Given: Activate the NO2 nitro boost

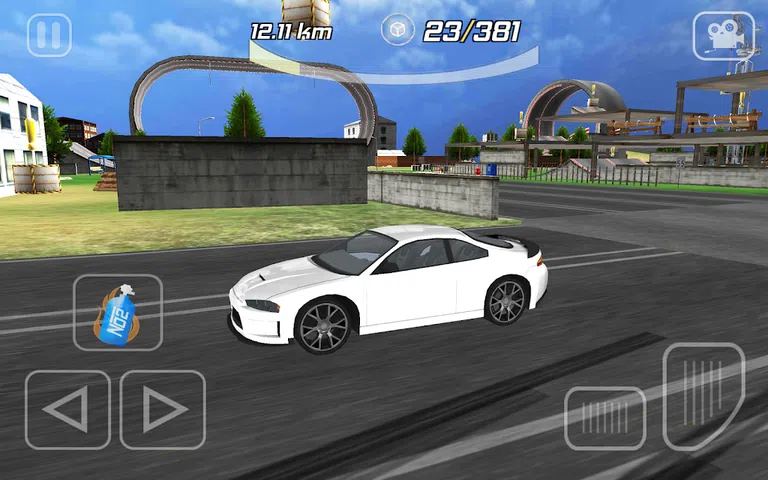Looking at the screenshot, I should 117,313.
